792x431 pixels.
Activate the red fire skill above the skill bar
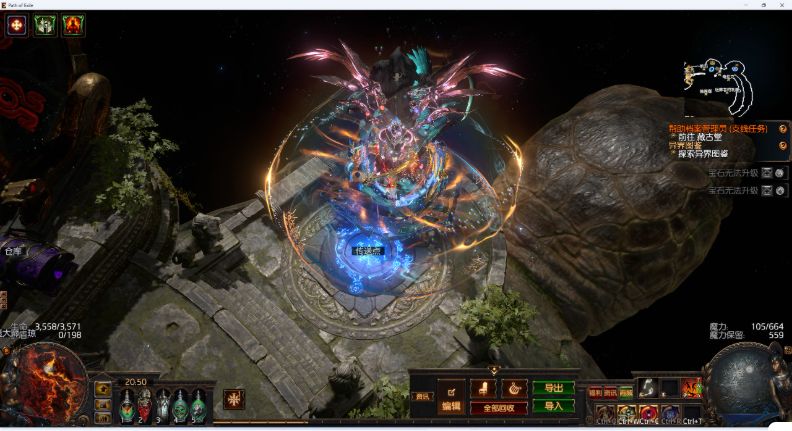pyautogui.click(x=691, y=388)
